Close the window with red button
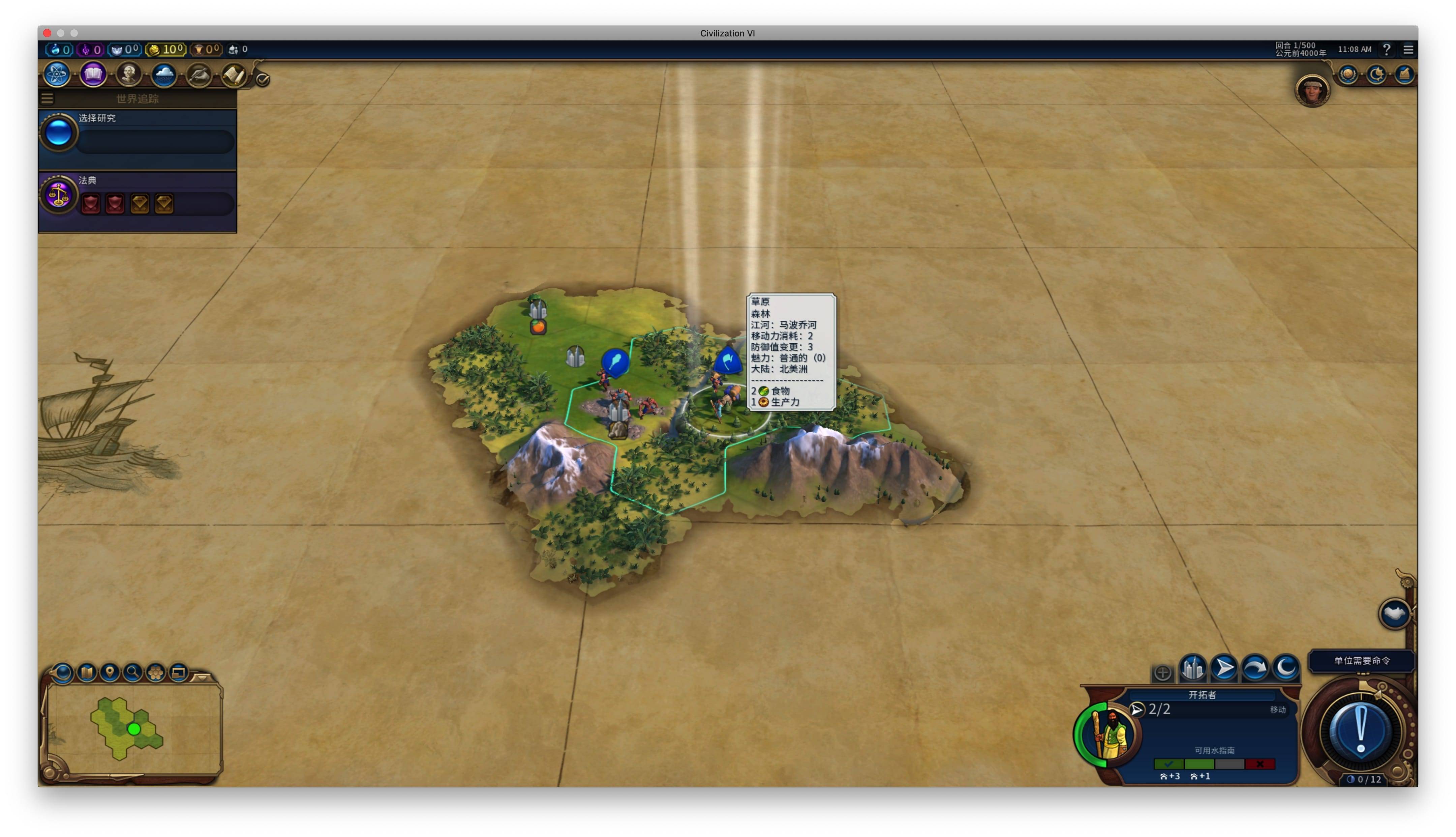Image resolution: width=1456 pixels, height=837 pixels. tap(47, 33)
